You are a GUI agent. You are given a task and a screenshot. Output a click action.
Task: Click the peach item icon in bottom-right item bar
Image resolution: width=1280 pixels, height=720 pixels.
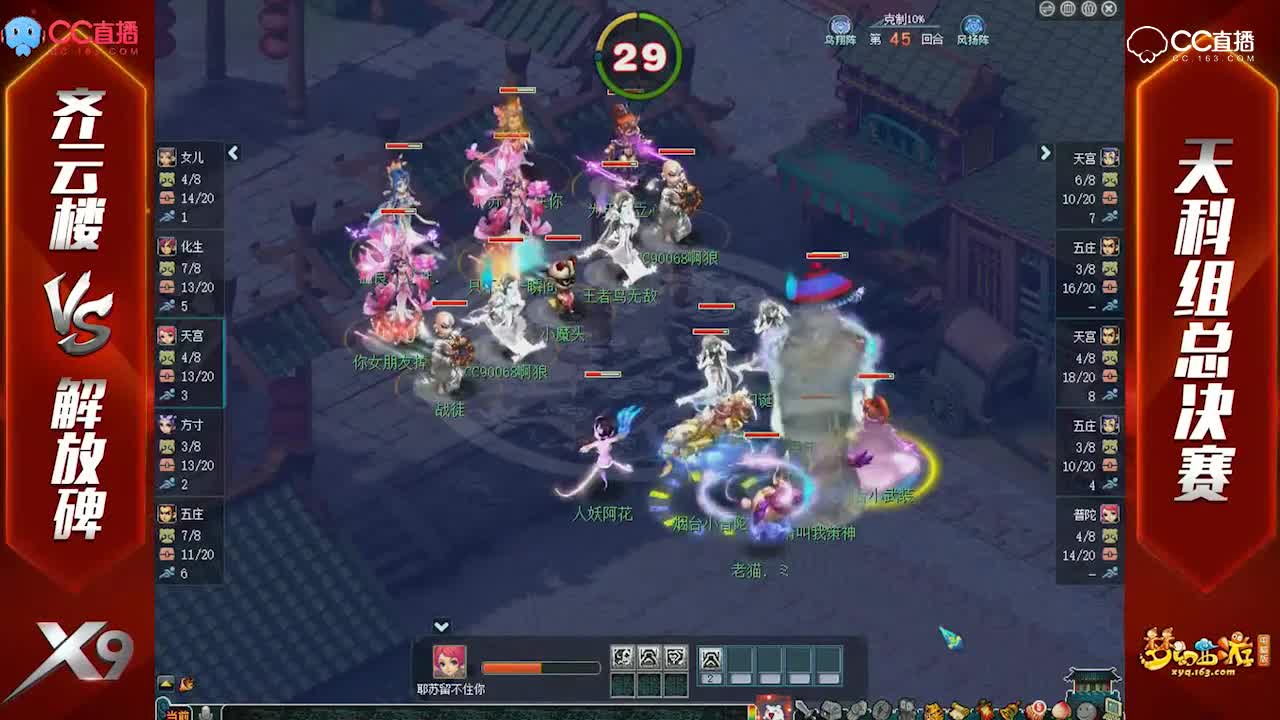pyautogui.click(x=1061, y=710)
